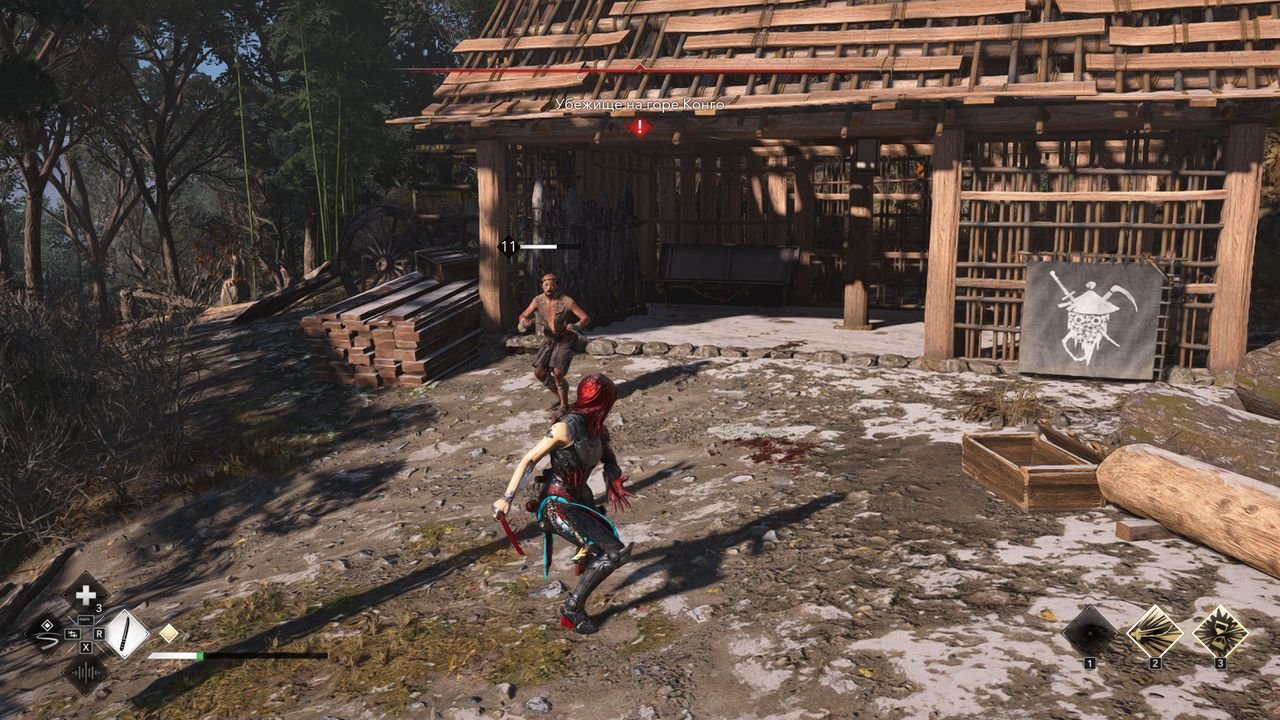Select the rope tool diamond slot
The height and width of the screenshot is (720, 1280).
point(46,632)
